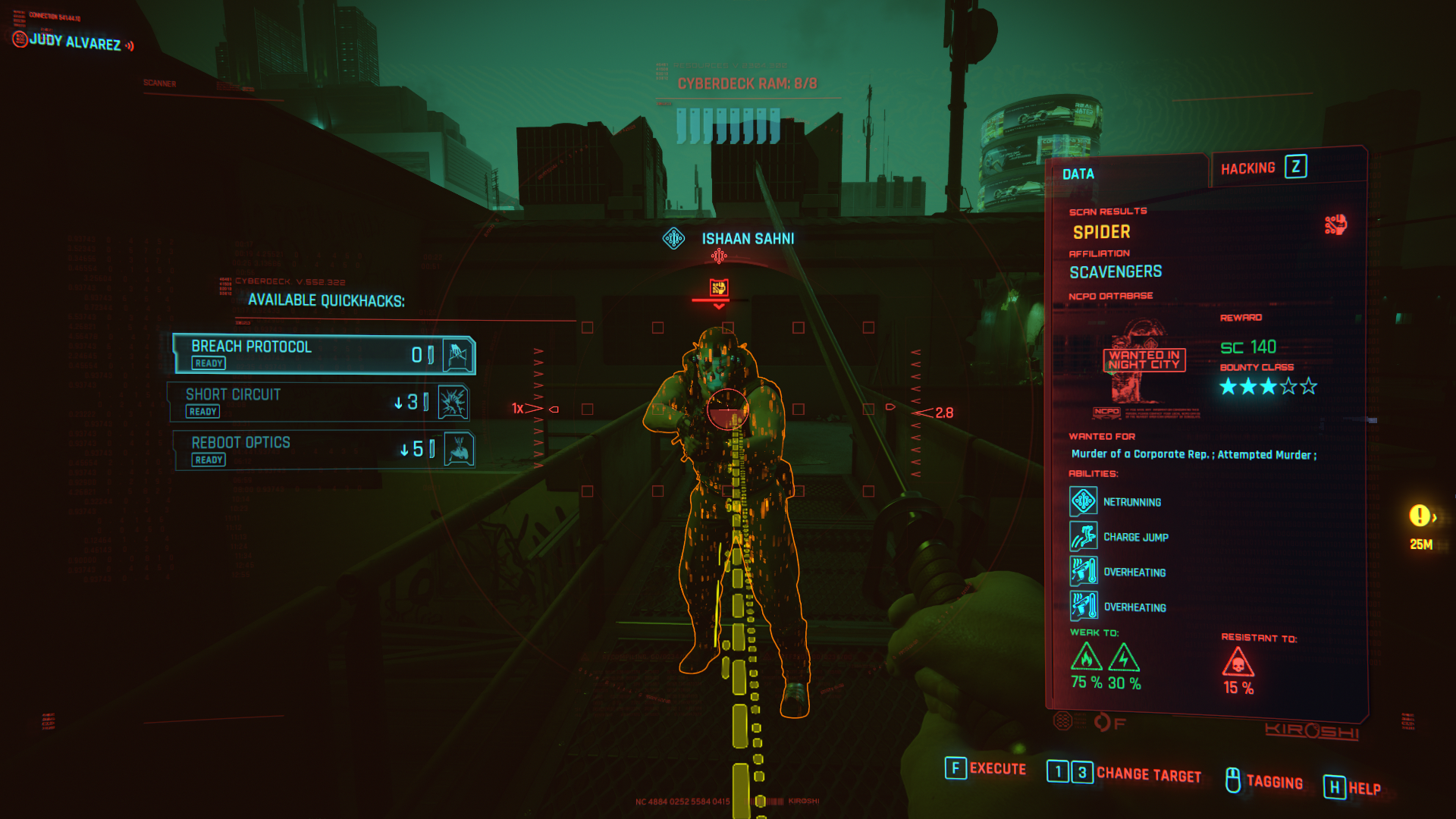Click the Netrunning ability icon
The width and height of the screenshot is (1456, 819).
click(1084, 501)
